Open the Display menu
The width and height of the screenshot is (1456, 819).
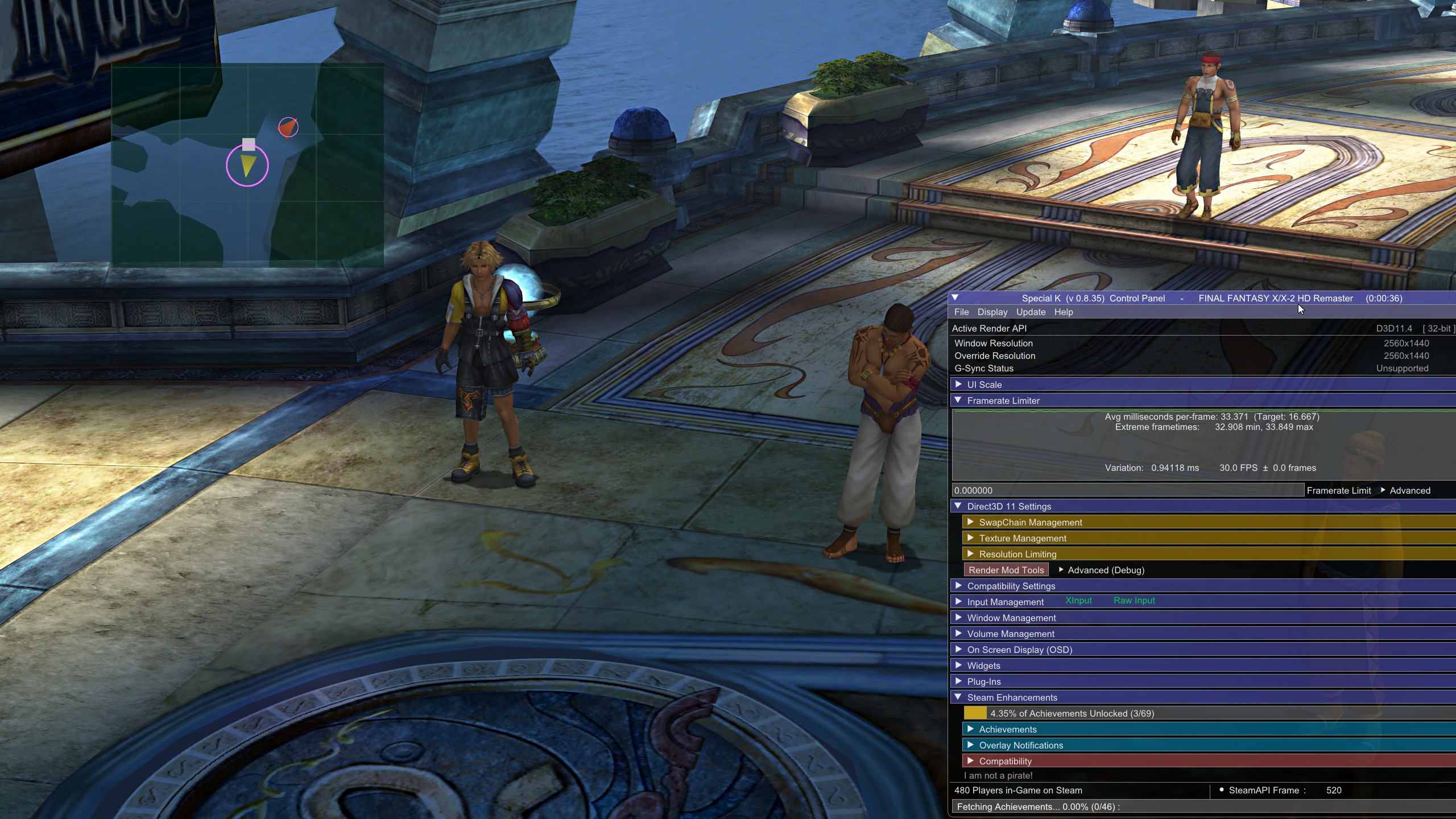pos(992,312)
